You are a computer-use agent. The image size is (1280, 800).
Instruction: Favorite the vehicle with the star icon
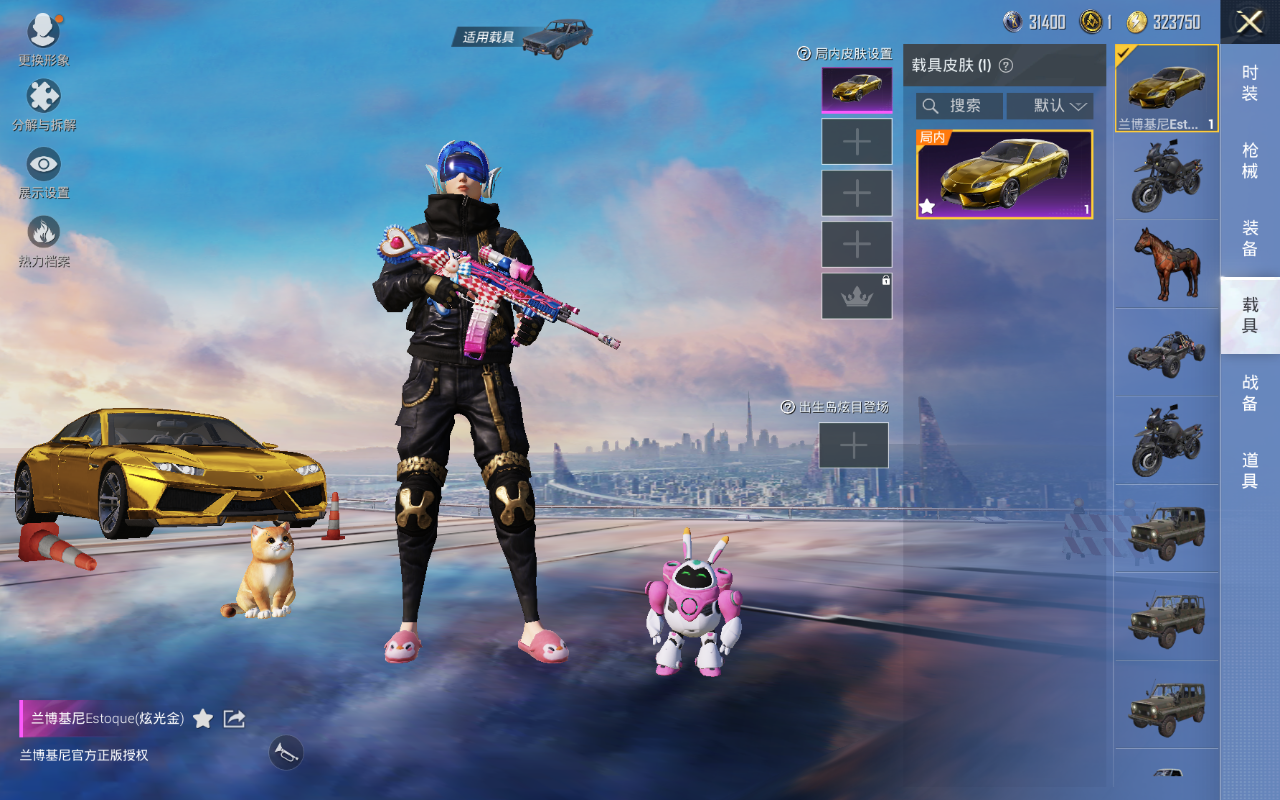pyautogui.click(x=203, y=718)
